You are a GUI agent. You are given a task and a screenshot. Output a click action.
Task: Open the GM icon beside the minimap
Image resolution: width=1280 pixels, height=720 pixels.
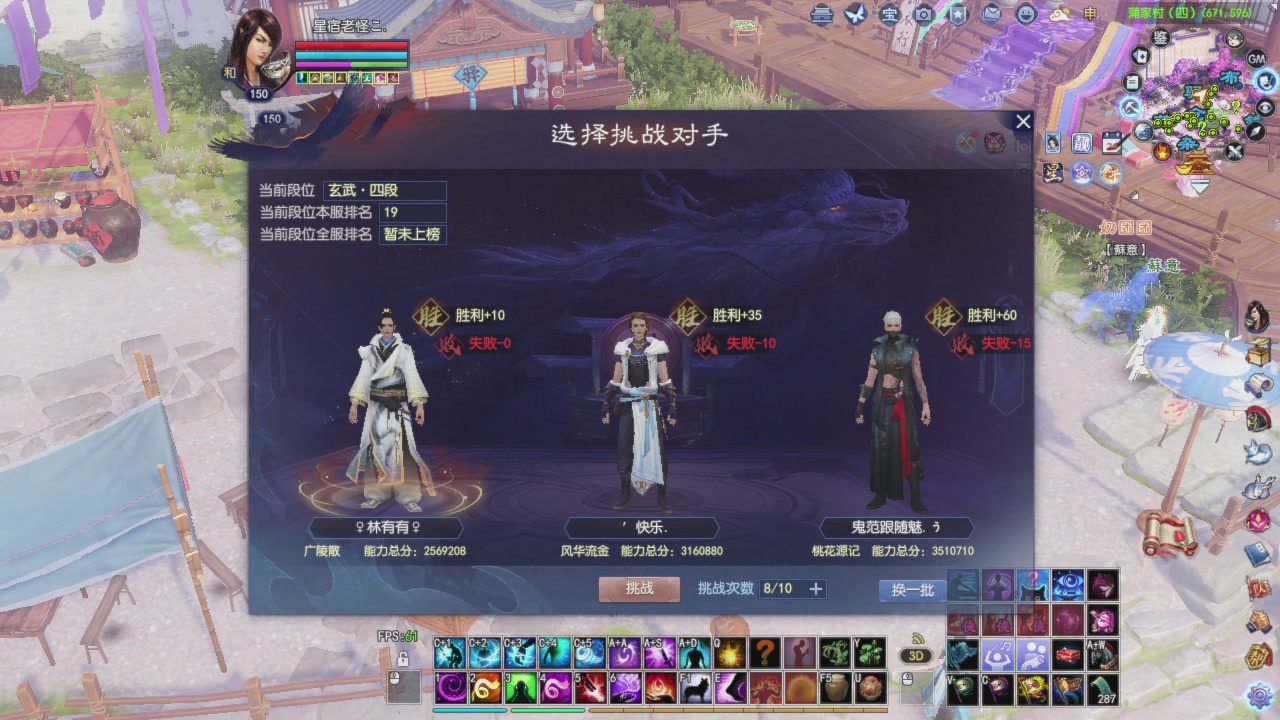pyautogui.click(x=1257, y=59)
